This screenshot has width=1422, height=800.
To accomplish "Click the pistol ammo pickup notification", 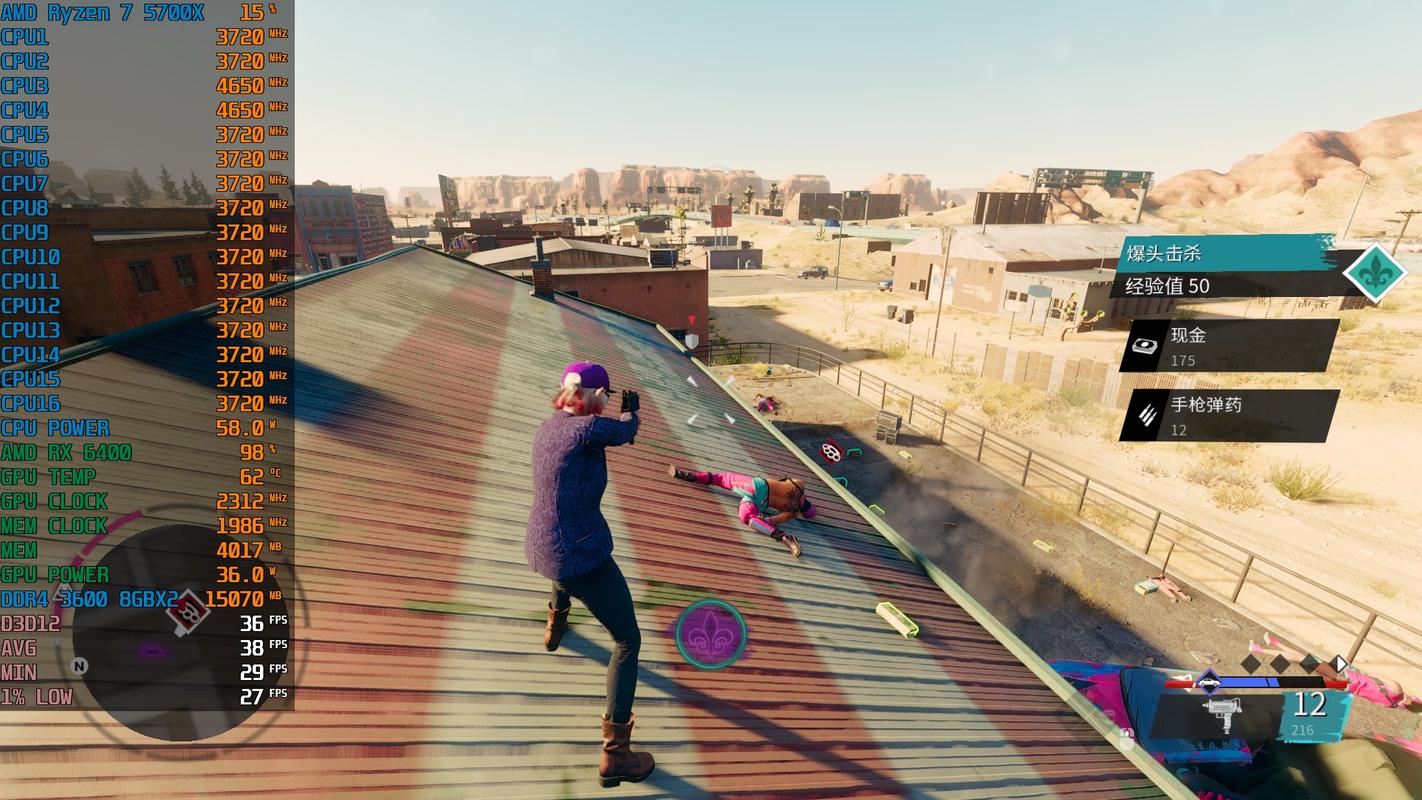I will point(1229,416).
